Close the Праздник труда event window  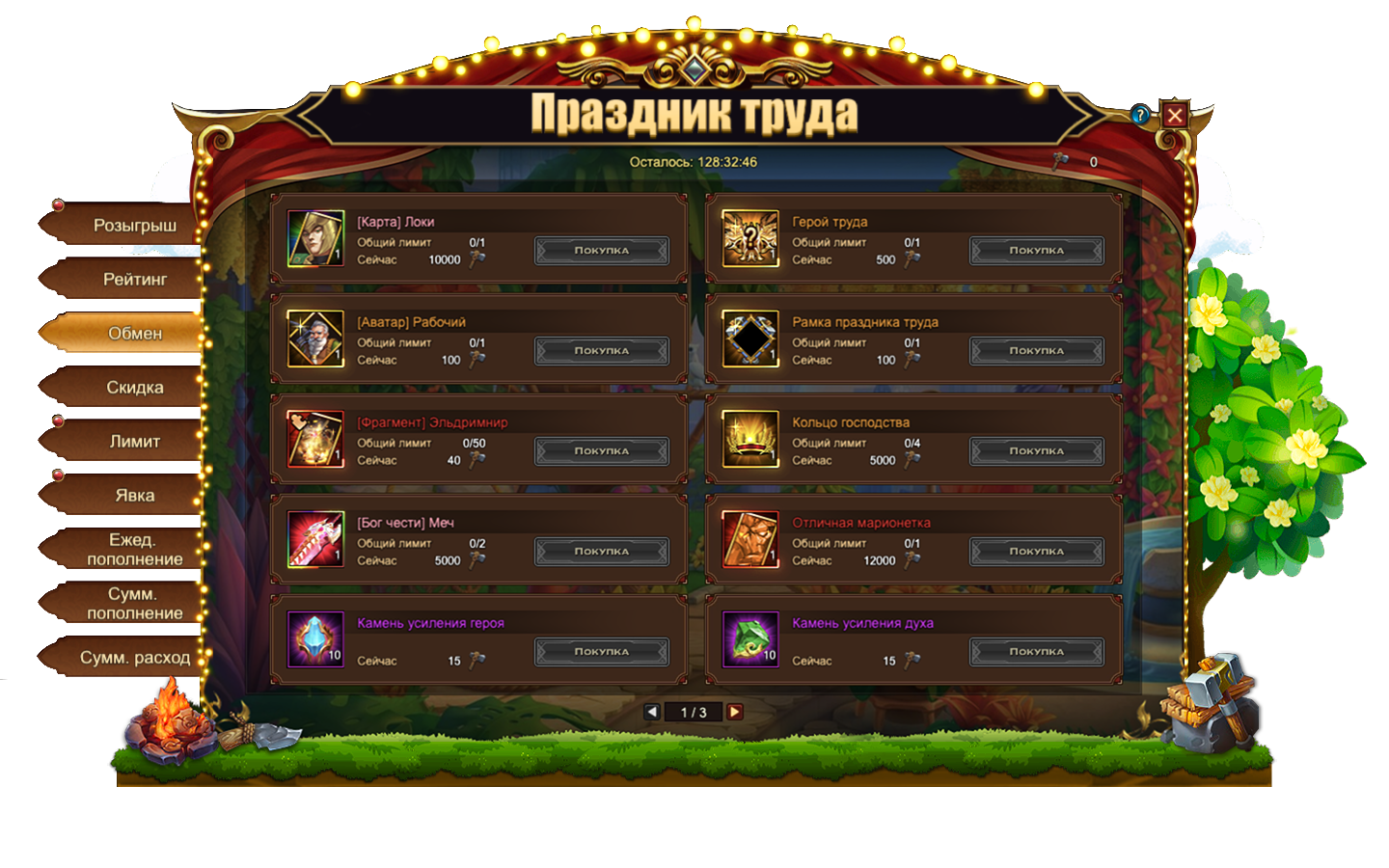click(x=1174, y=116)
